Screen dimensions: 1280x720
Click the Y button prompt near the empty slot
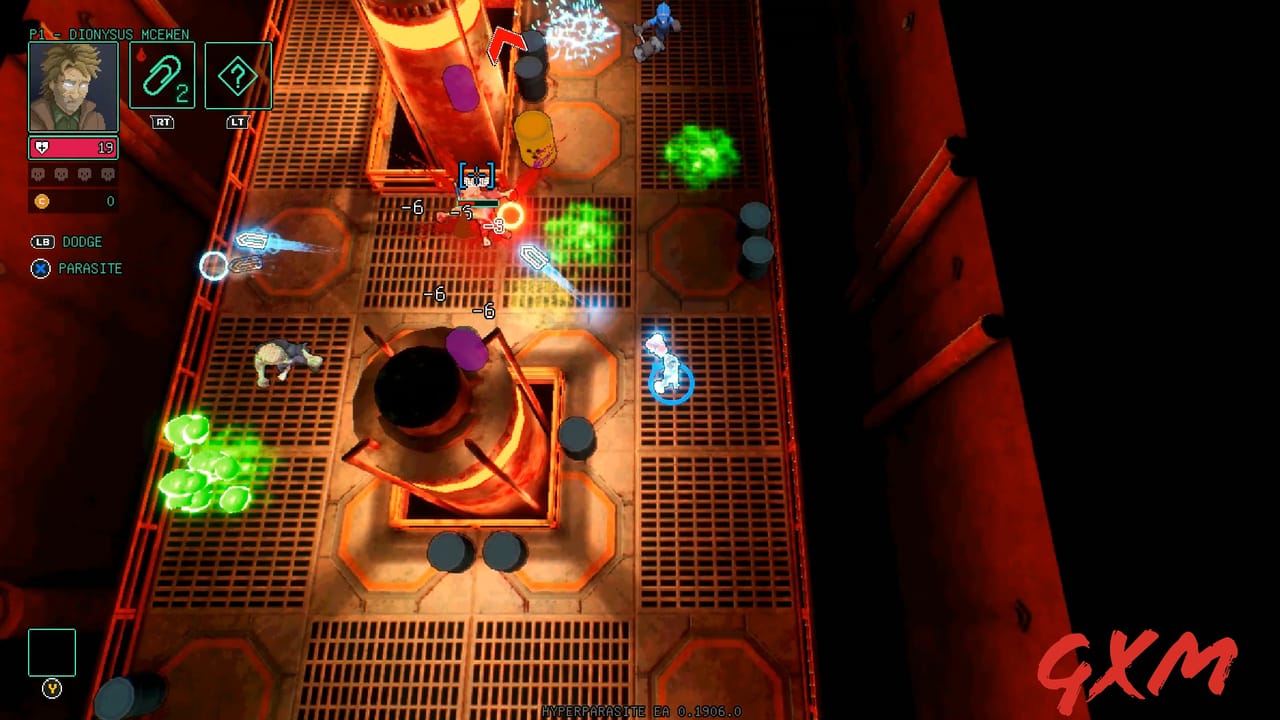pyautogui.click(x=50, y=689)
